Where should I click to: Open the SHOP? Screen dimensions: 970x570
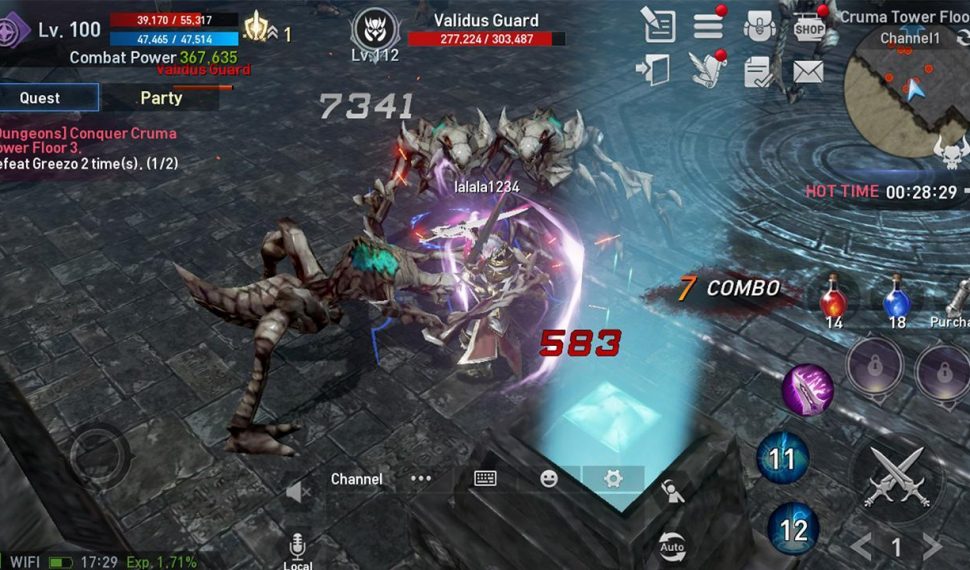pyautogui.click(x=808, y=27)
